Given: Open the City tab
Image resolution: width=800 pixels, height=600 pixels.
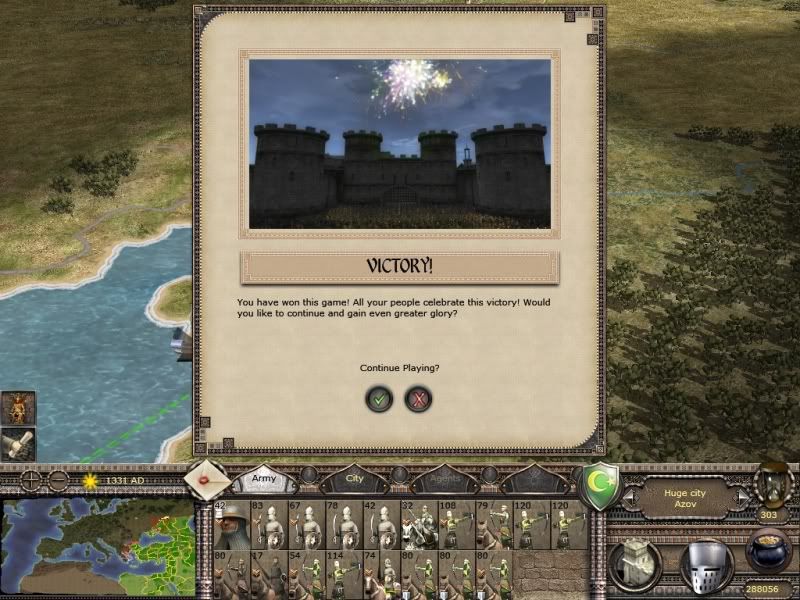Looking at the screenshot, I should click(355, 480).
